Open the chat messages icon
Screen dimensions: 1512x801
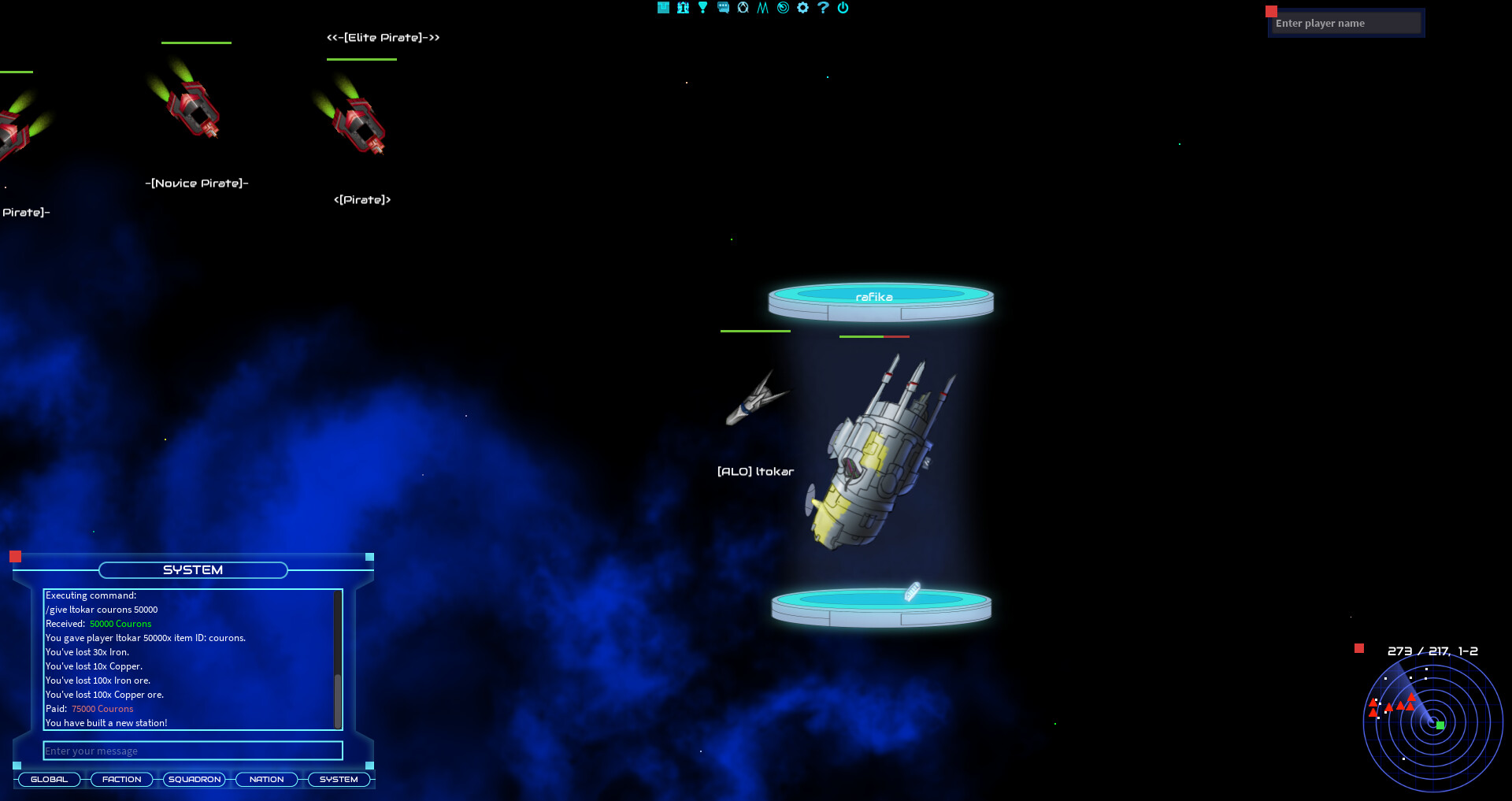[723, 8]
